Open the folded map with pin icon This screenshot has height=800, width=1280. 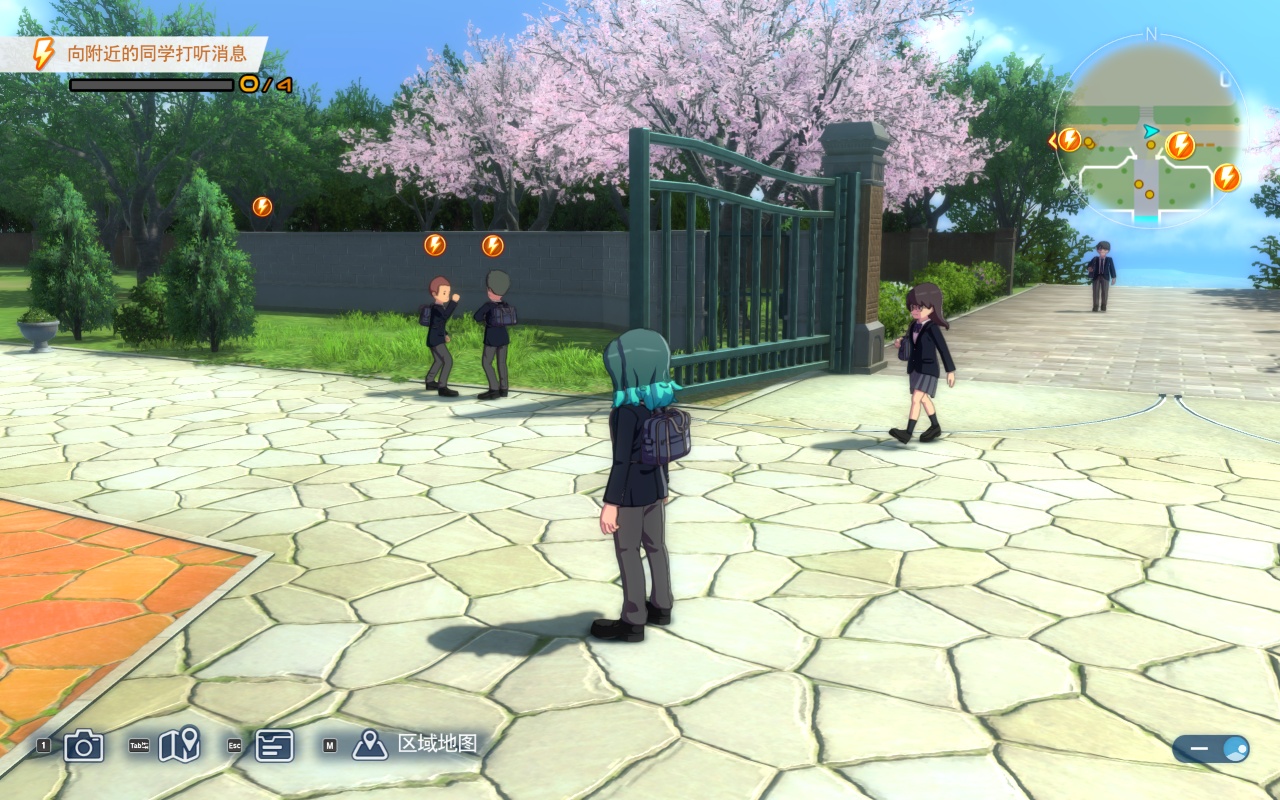click(179, 745)
